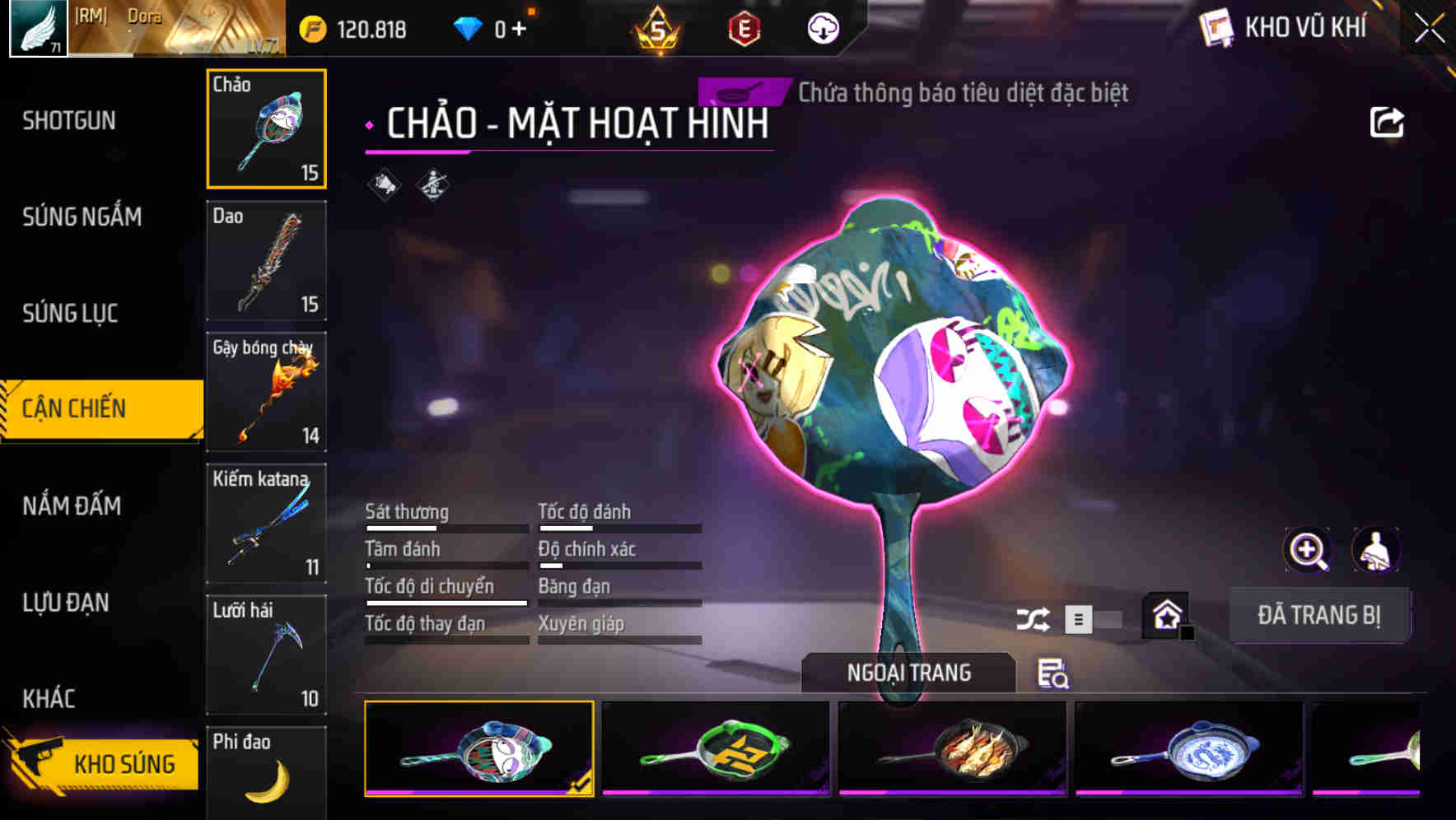Select the character preview icon beside the magnifier

pos(1375,550)
